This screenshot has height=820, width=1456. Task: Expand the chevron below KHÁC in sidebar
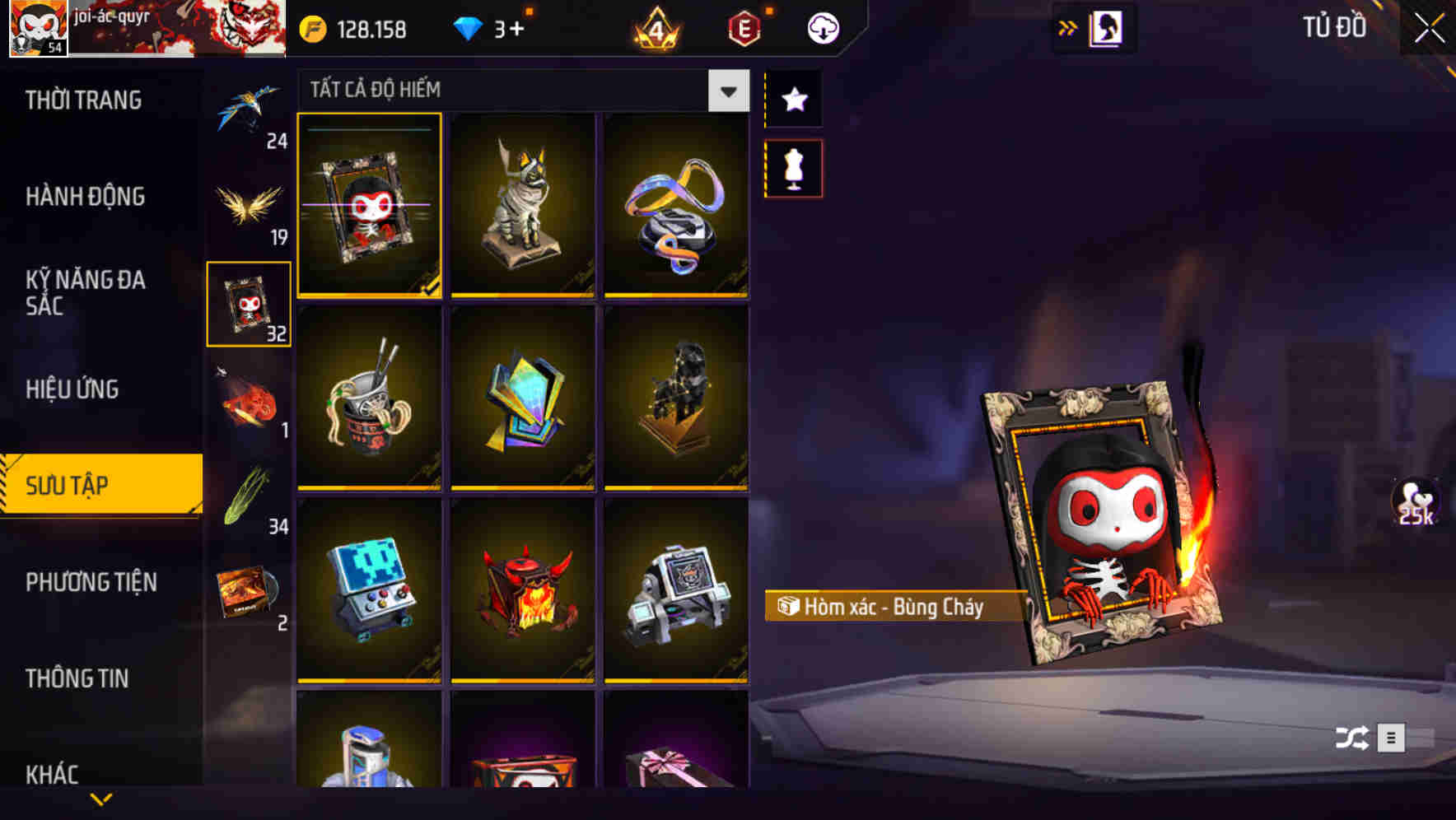(x=101, y=797)
